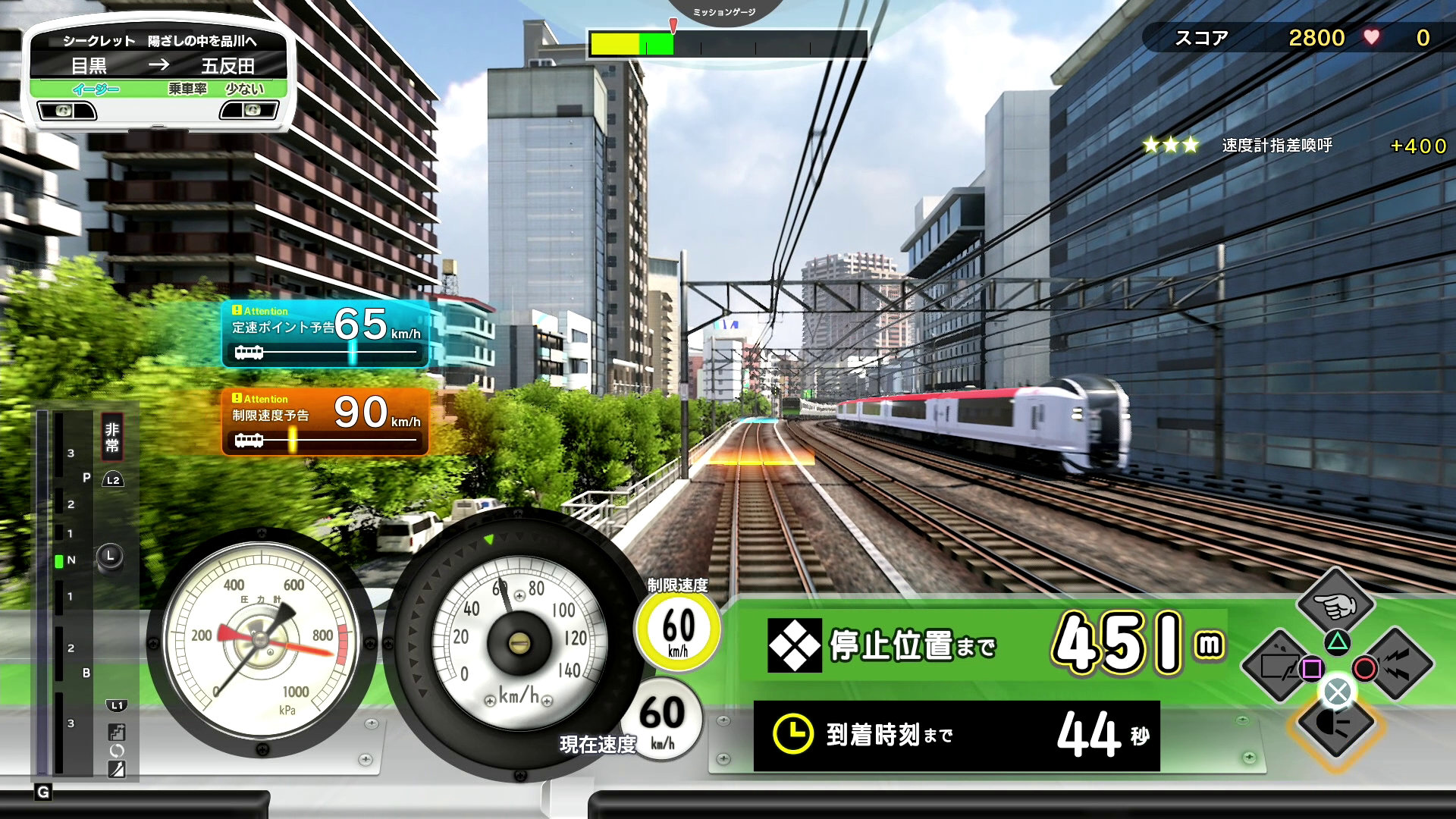Sound the horn with the lightning icon
Screen dimensions: 1456x819
tap(1395, 665)
